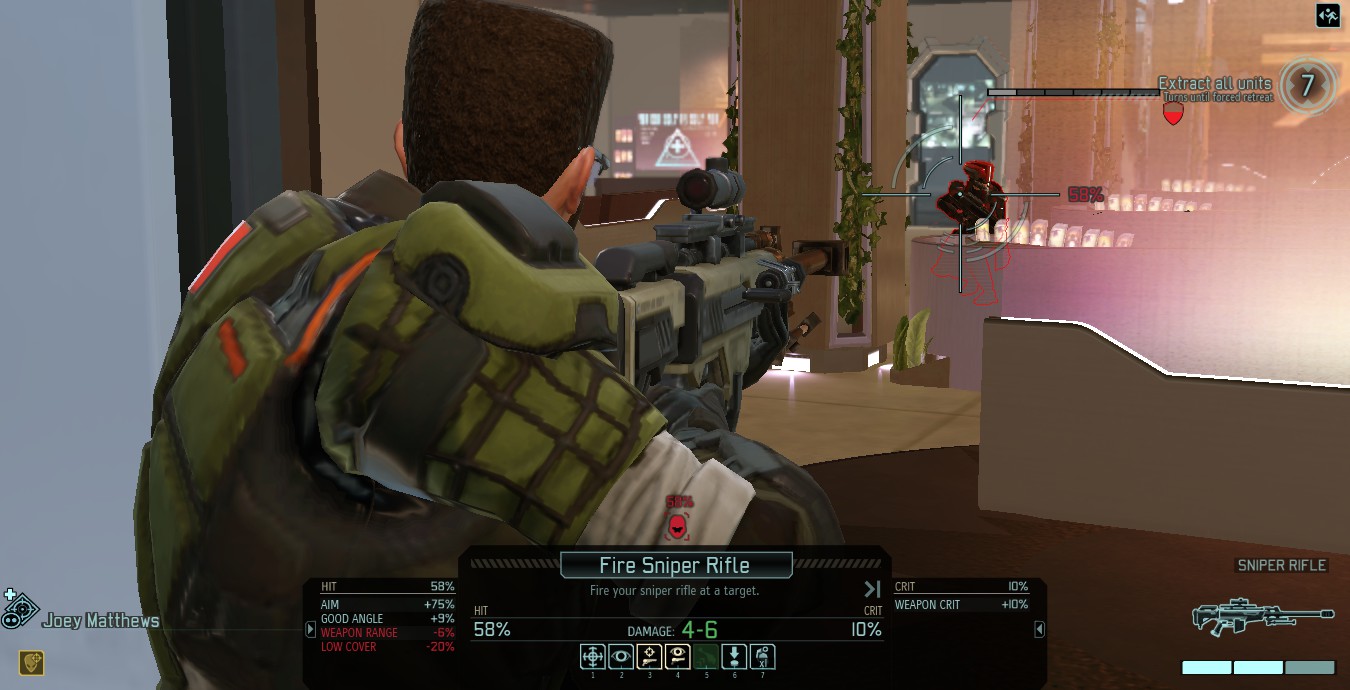Click the gold alien head status icon

[x=31, y=662]
